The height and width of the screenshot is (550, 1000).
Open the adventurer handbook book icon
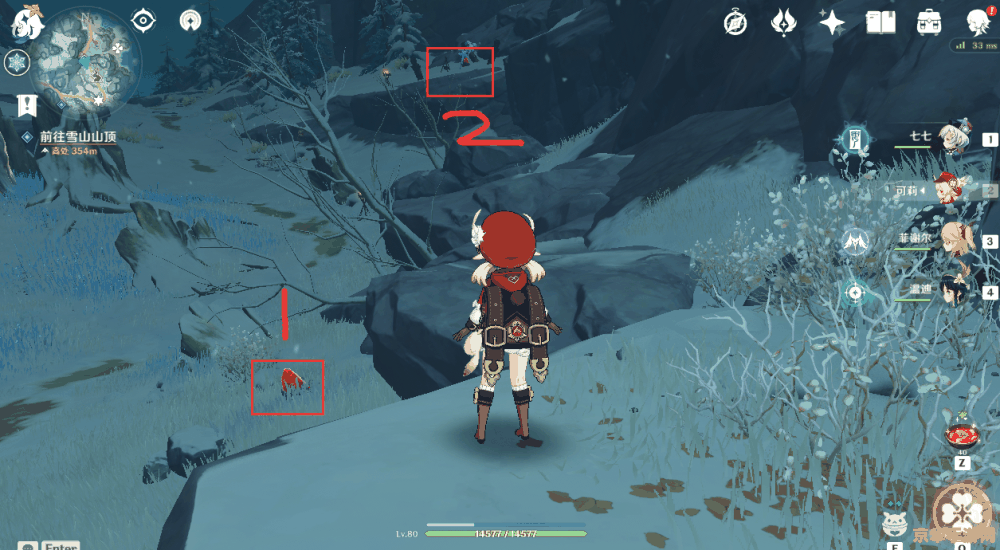tap(880, 23)
